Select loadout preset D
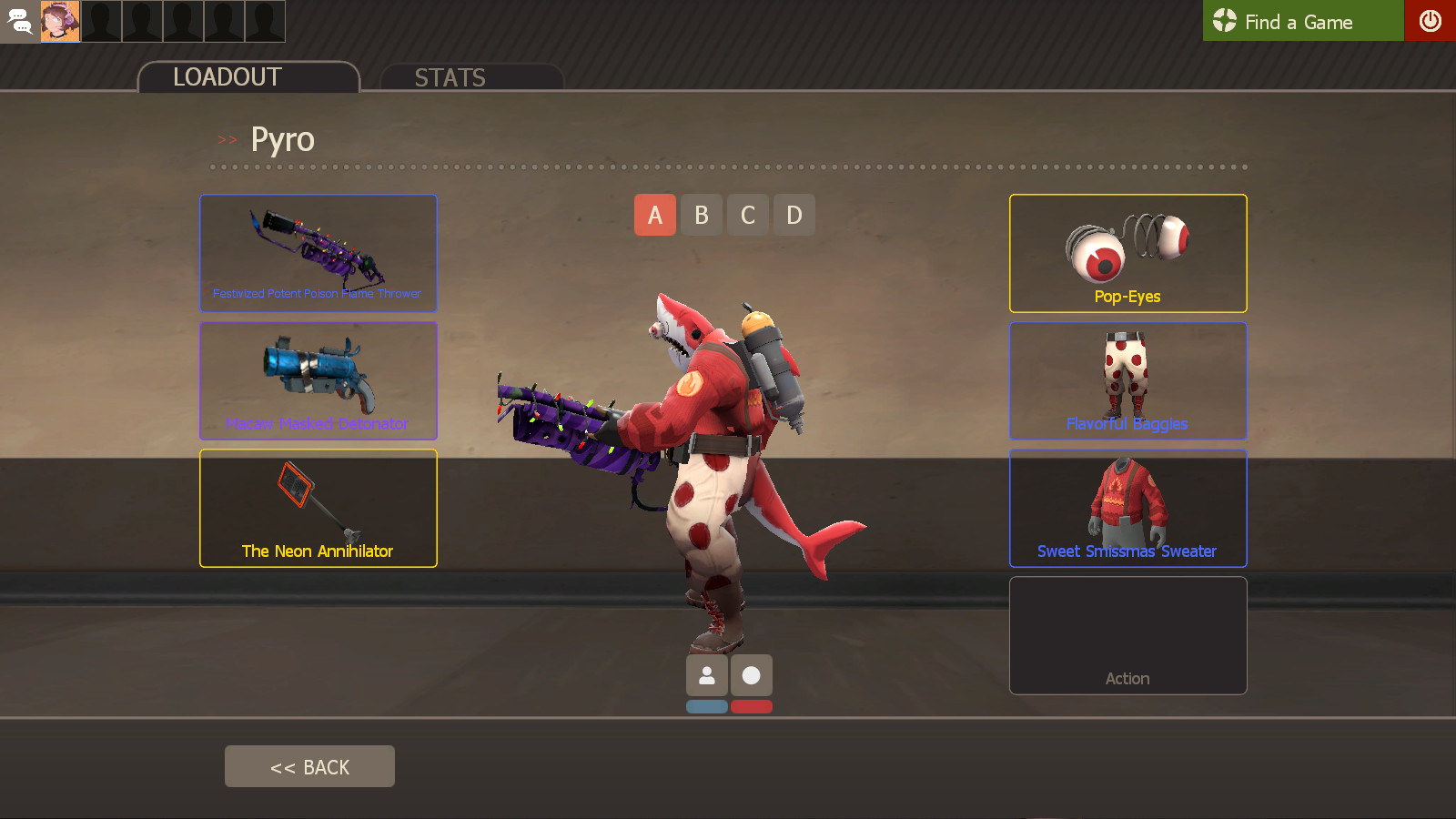 tap(794, 215)
